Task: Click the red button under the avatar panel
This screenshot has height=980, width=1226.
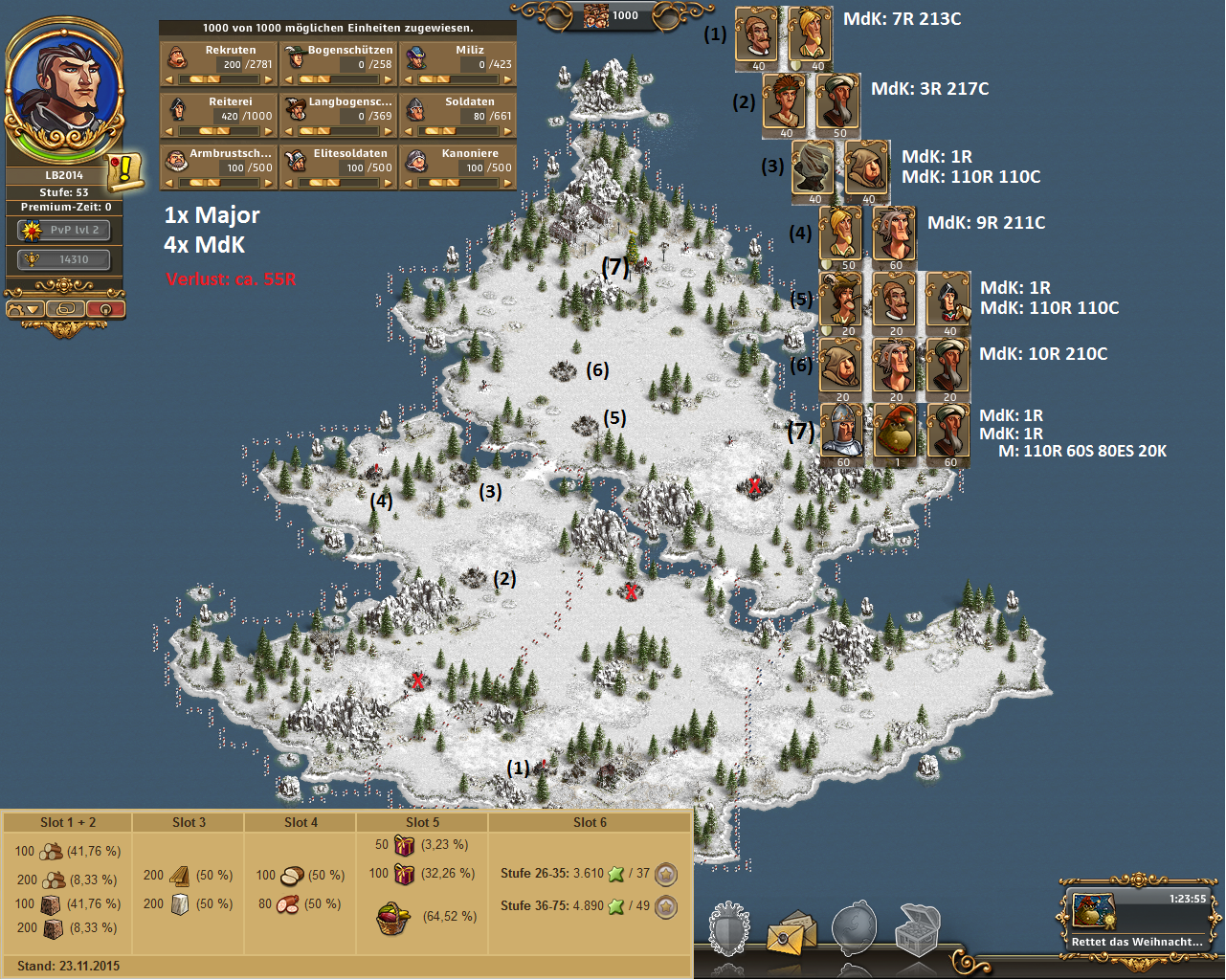Action: (x=105, y=309)
